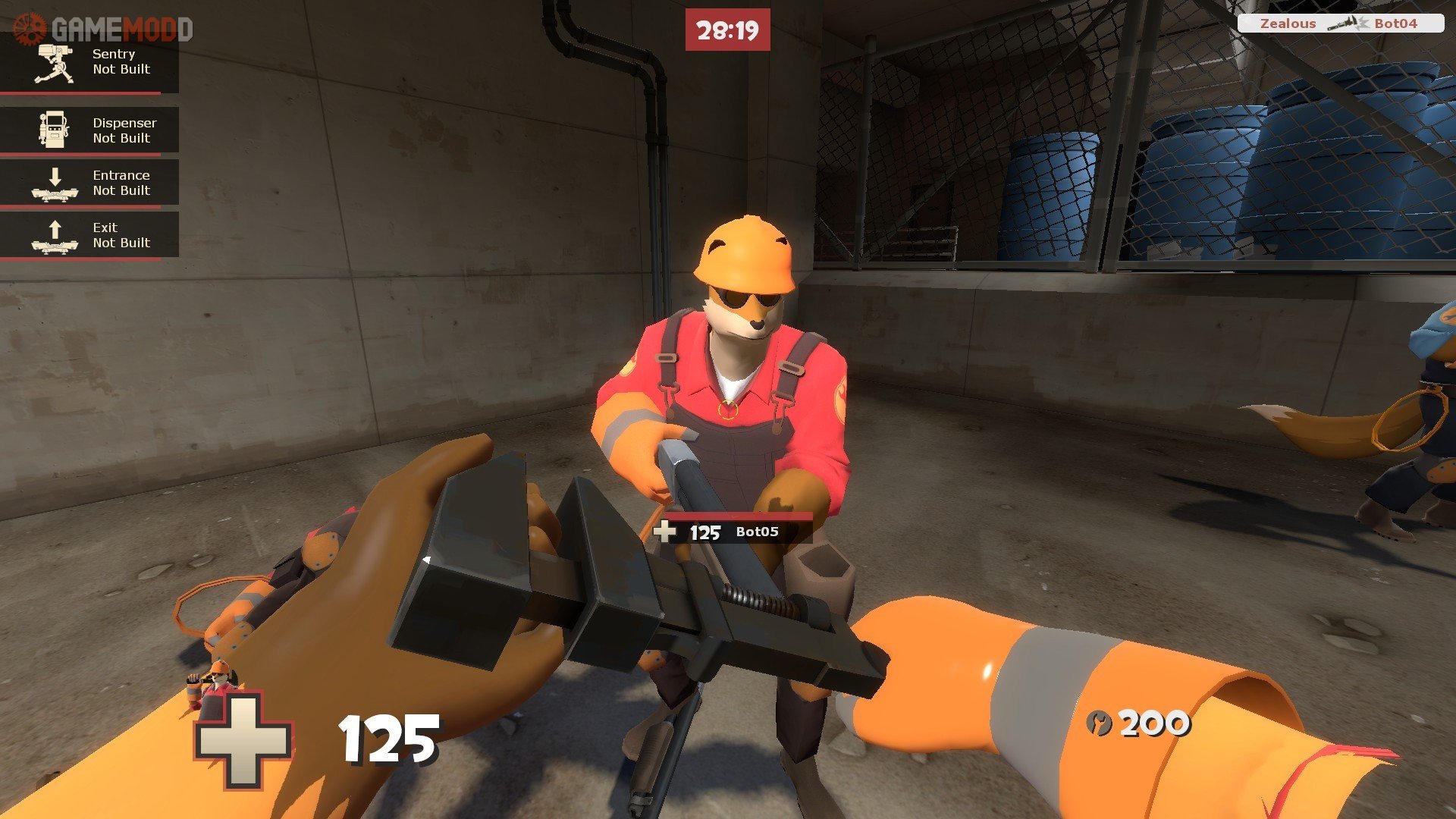Click the health value 125
Screen dimensions: 1456x819
pos(385,737)
